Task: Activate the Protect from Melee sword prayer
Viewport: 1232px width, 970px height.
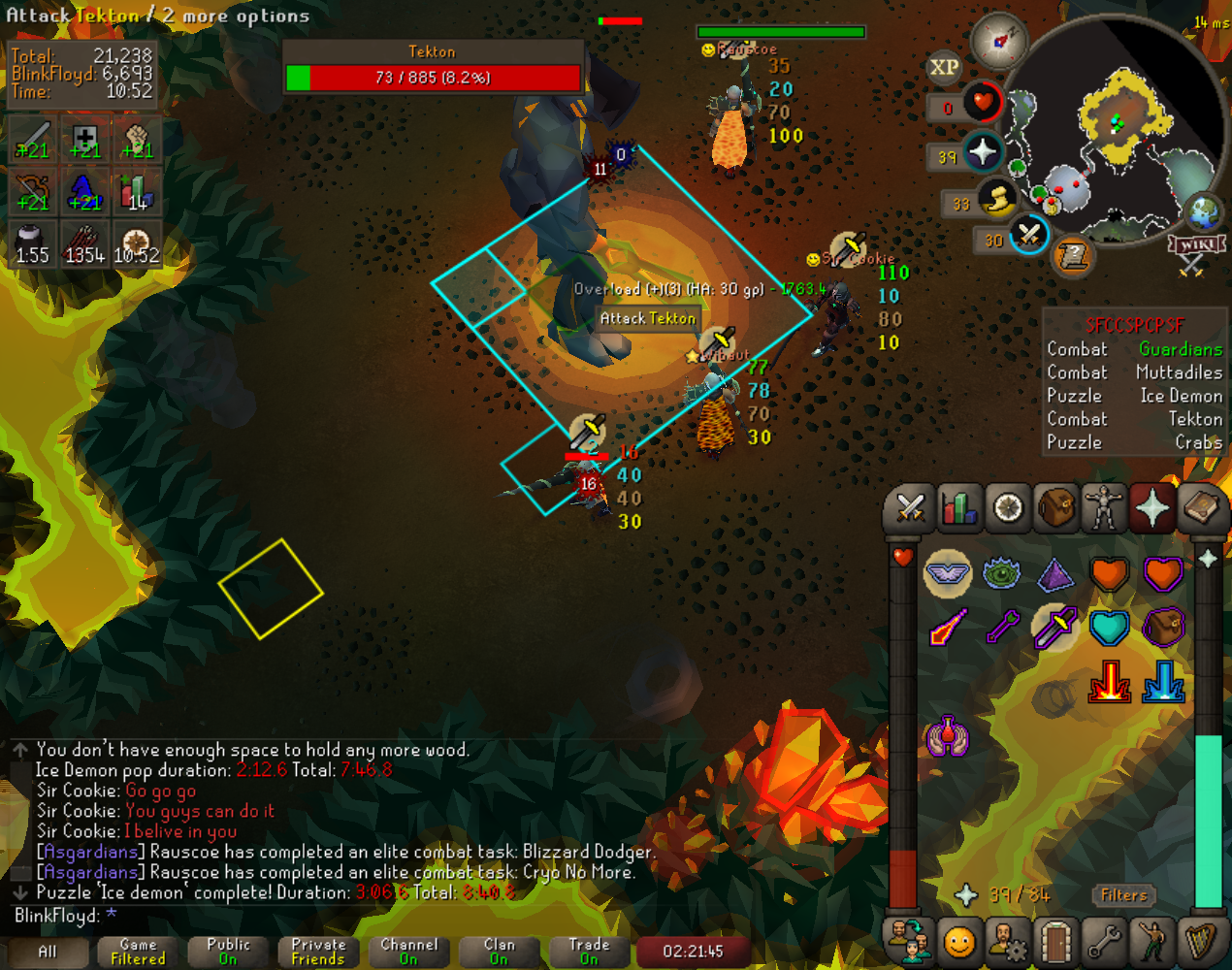Action: (x=1054, y=629)
